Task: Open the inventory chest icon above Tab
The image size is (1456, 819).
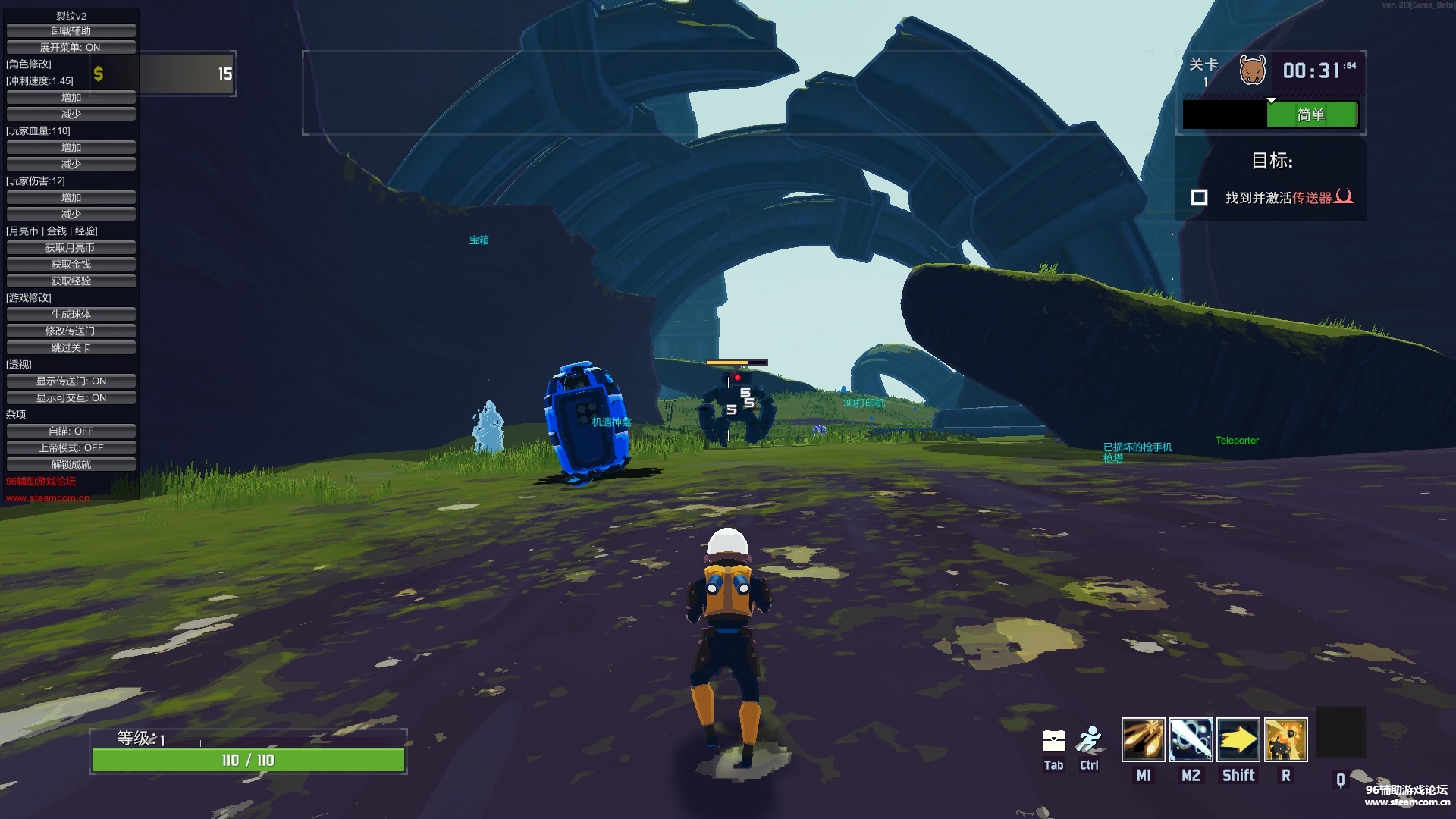Action: [x=1054, y=740]
